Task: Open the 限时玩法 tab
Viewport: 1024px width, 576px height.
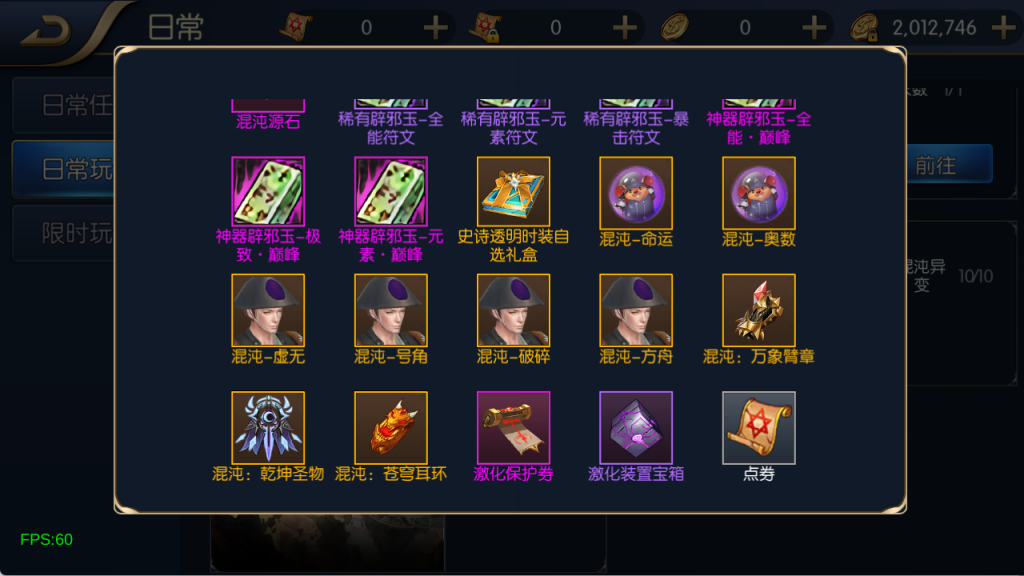Action: tap(65, 234)
